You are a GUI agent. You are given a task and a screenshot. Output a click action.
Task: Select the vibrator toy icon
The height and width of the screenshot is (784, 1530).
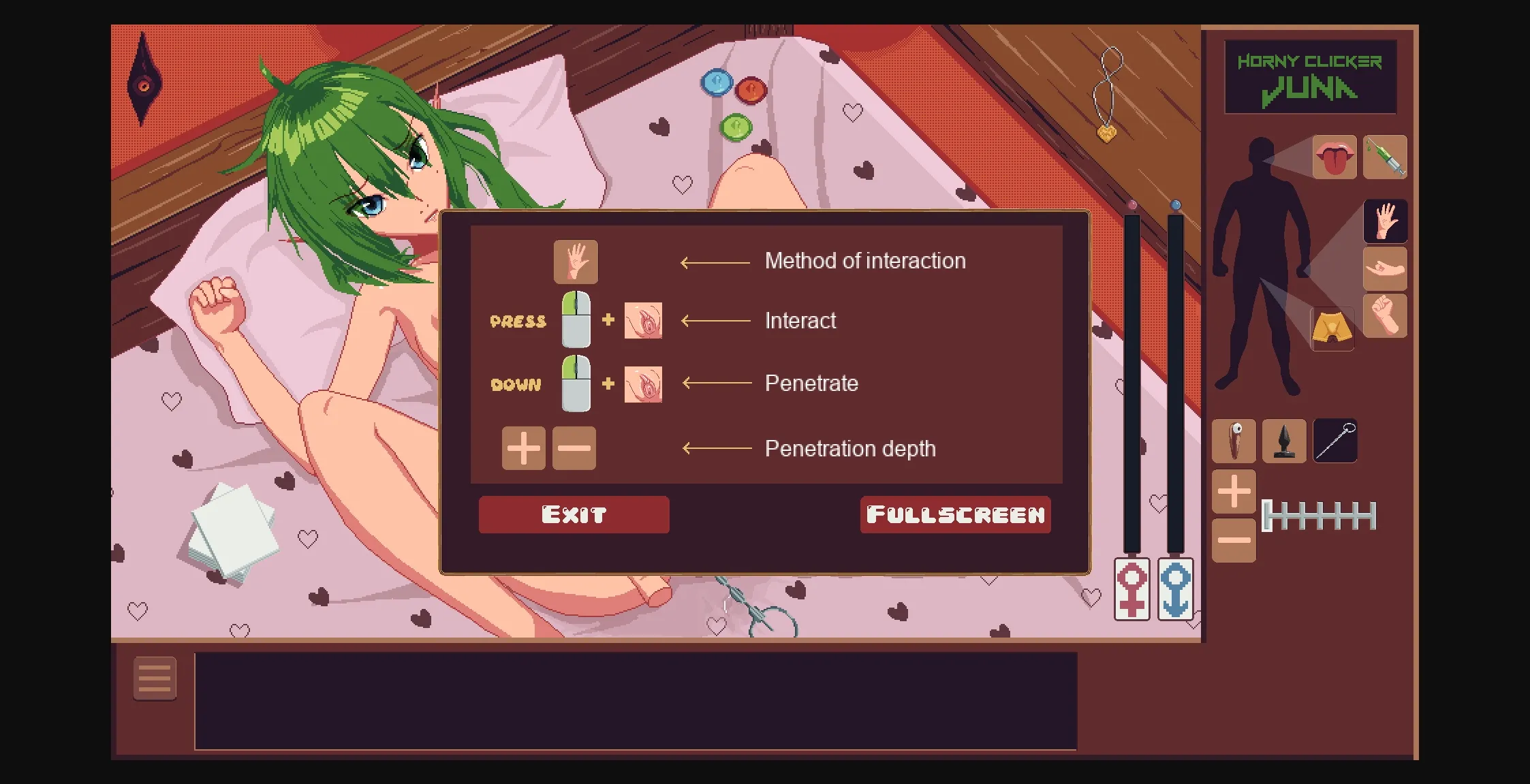pos(1234,441)
